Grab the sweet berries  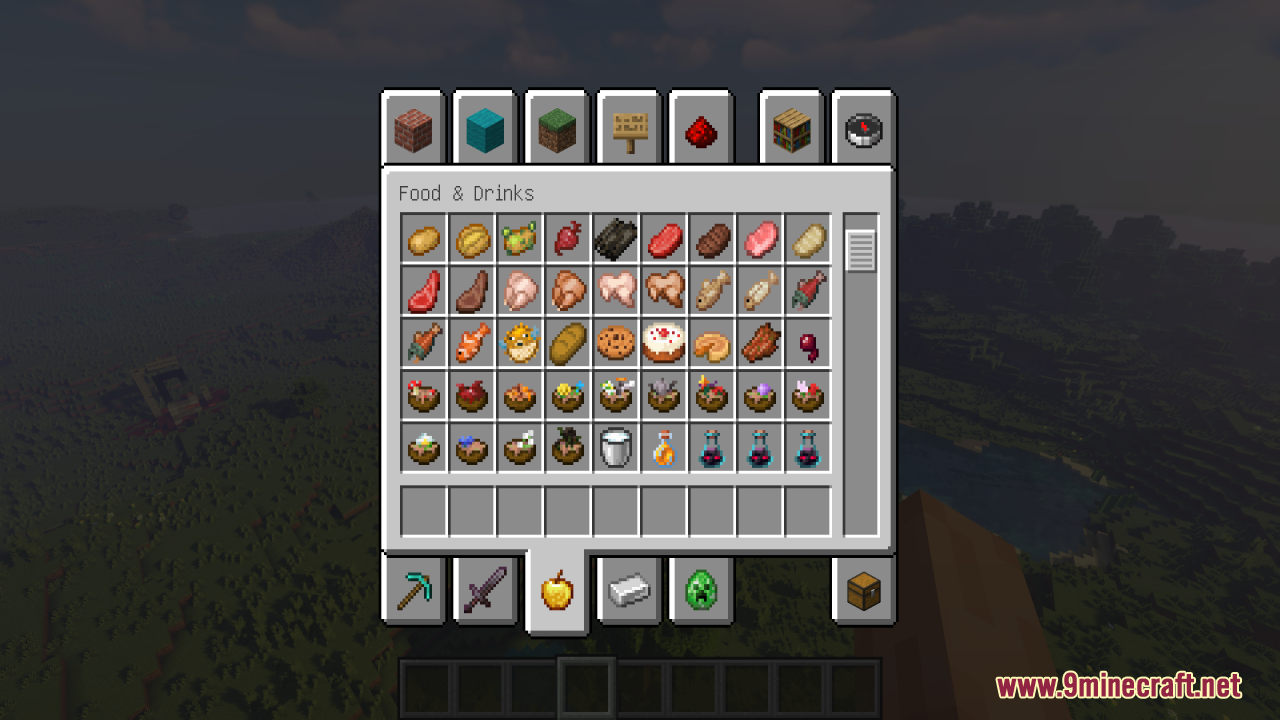[x=807, y=343]
